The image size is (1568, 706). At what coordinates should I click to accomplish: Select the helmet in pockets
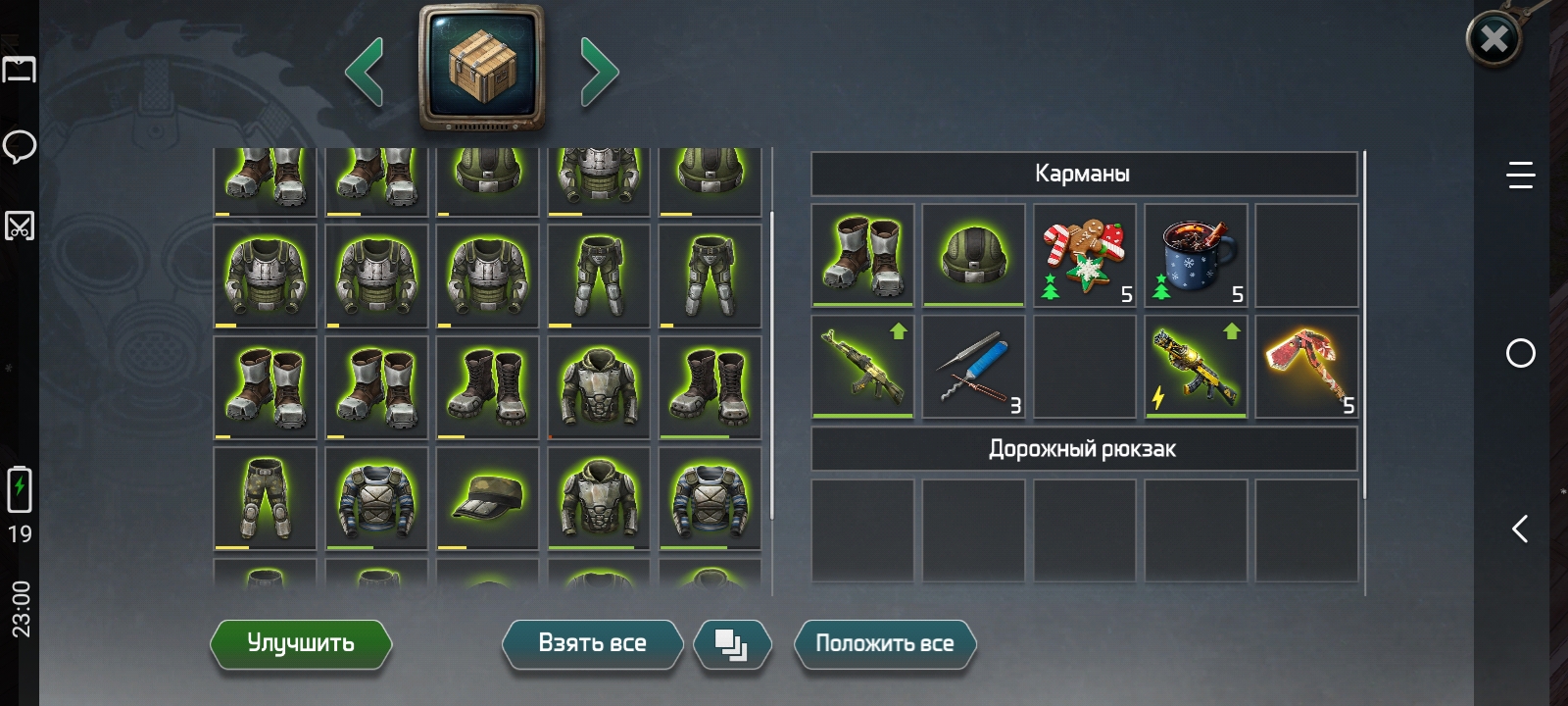(x=973, y=256)
